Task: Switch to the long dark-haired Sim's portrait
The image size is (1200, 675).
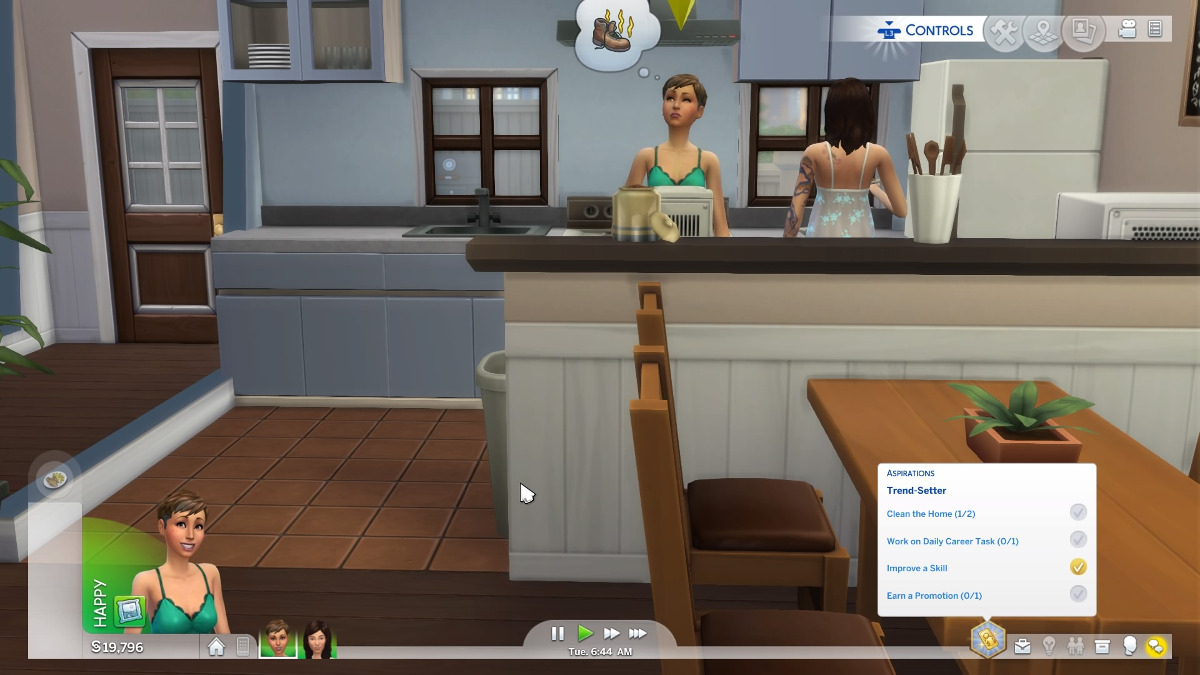Action: click(318, 638)
